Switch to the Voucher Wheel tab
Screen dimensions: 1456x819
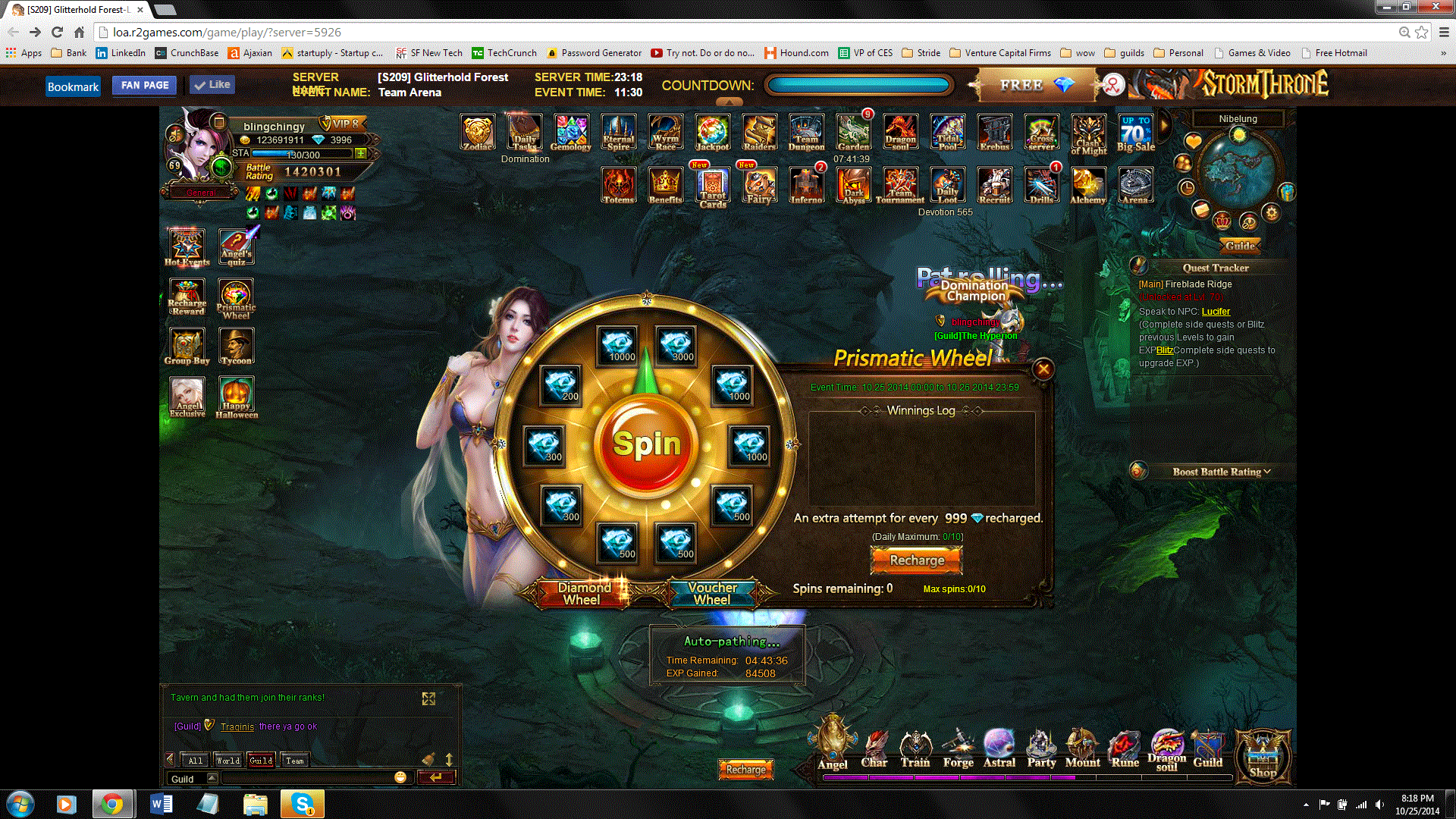[x=712, y=593]
